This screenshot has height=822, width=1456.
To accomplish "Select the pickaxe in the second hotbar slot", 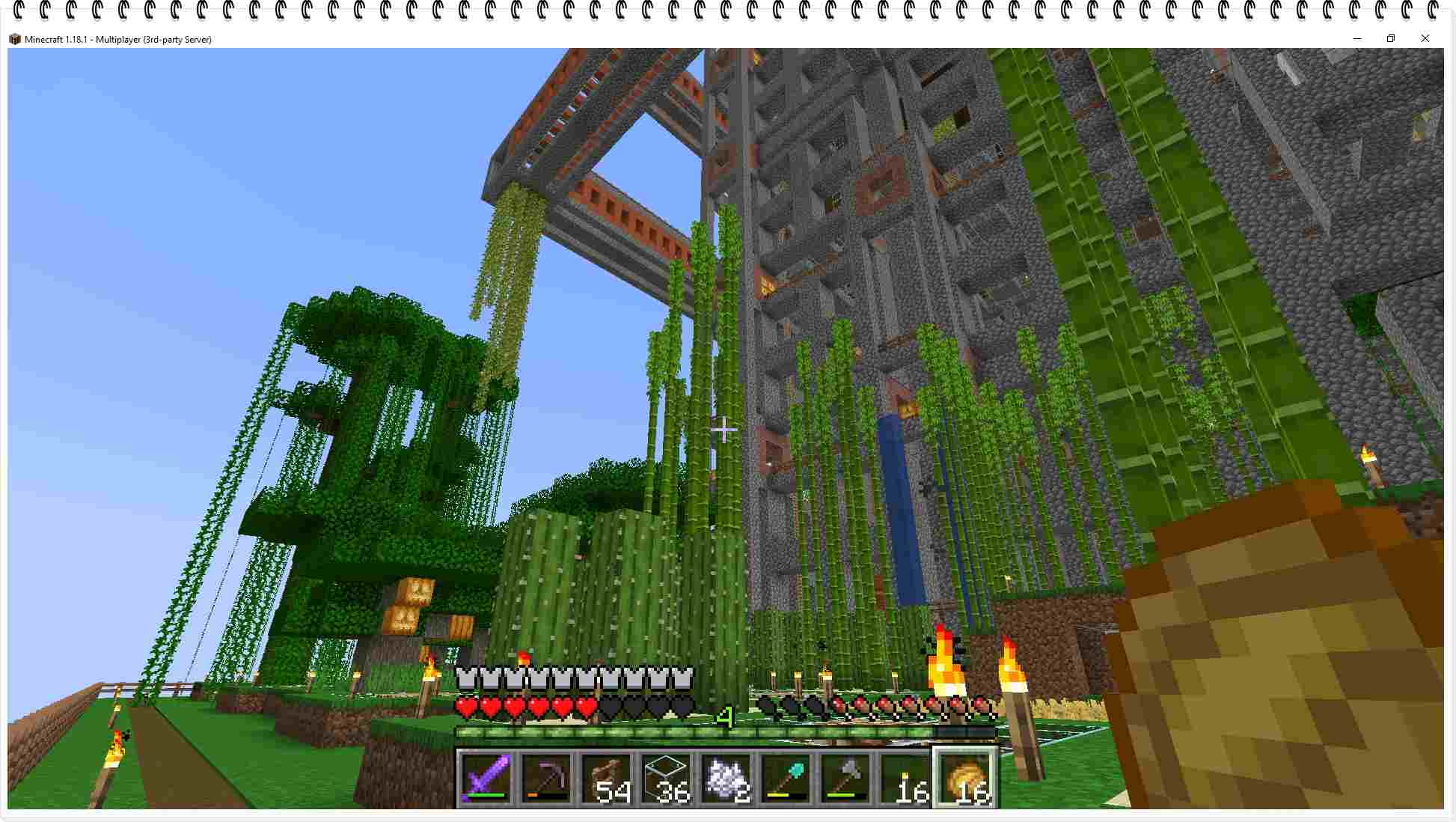I will pyautogui.click(x=546, y=779).
